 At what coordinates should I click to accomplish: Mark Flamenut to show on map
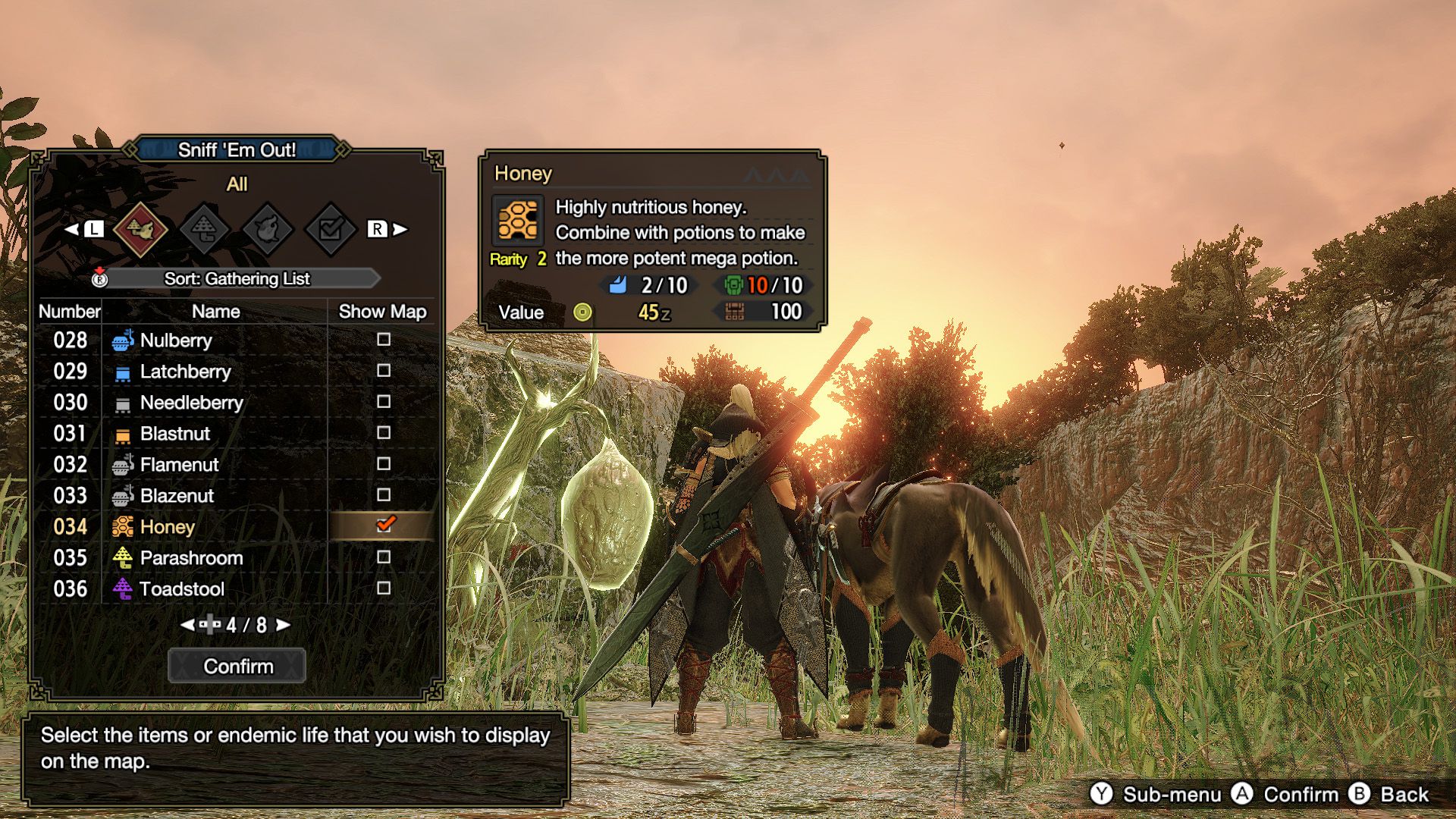(384, 464)
